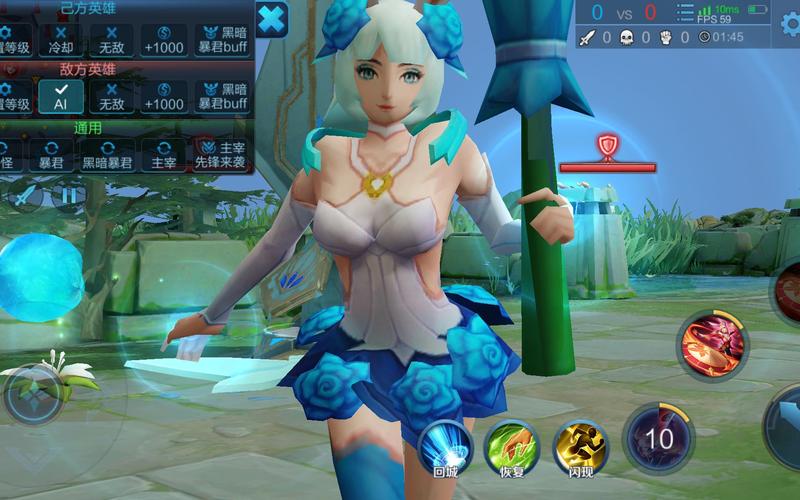Toggle the enemy hero AI checkbox
Screen dimensions: 800x500
pos(60,96)
